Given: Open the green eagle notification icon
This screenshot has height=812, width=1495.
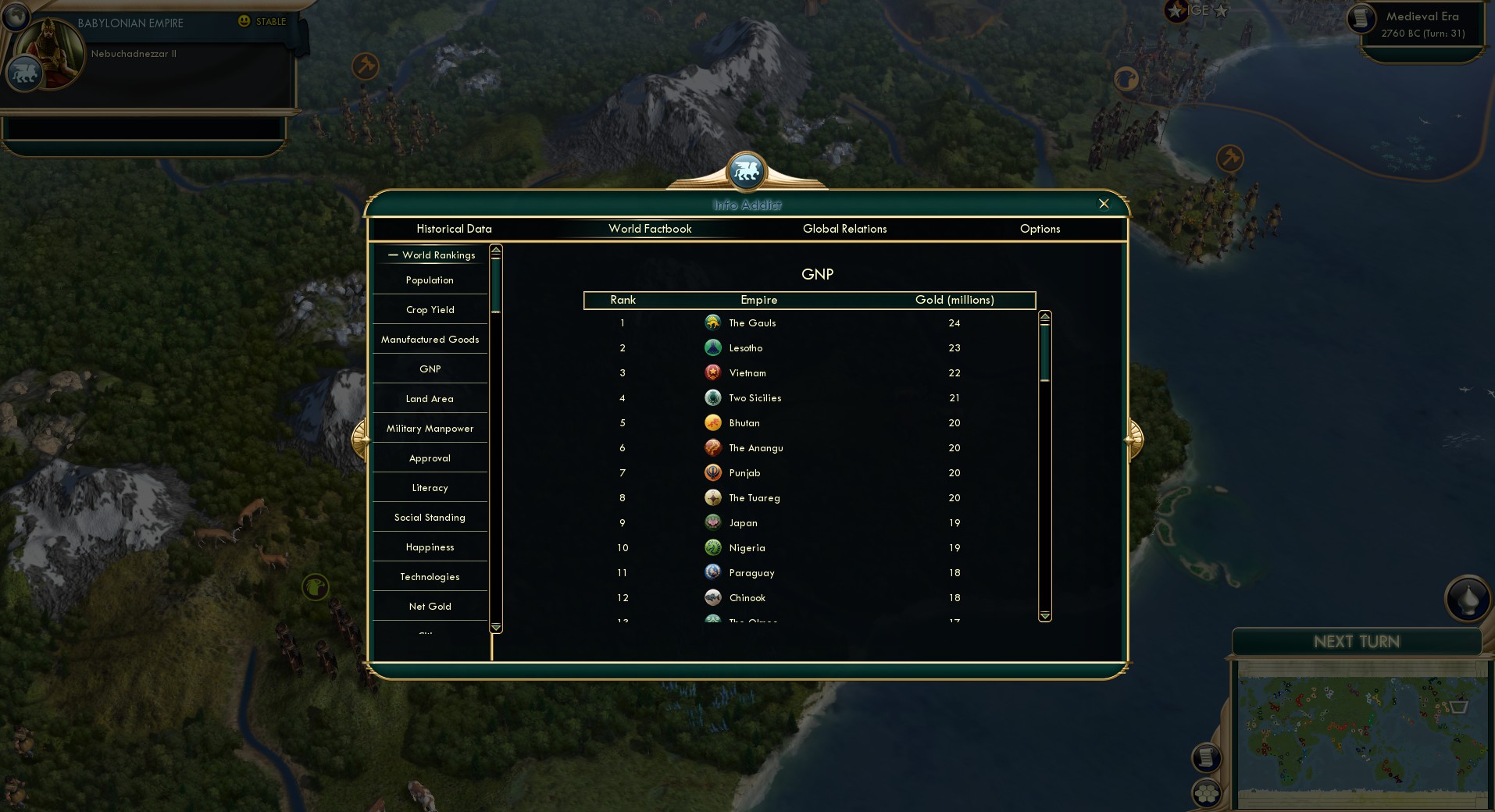Looking at the screenshot, I should click(x=314, y=588).
